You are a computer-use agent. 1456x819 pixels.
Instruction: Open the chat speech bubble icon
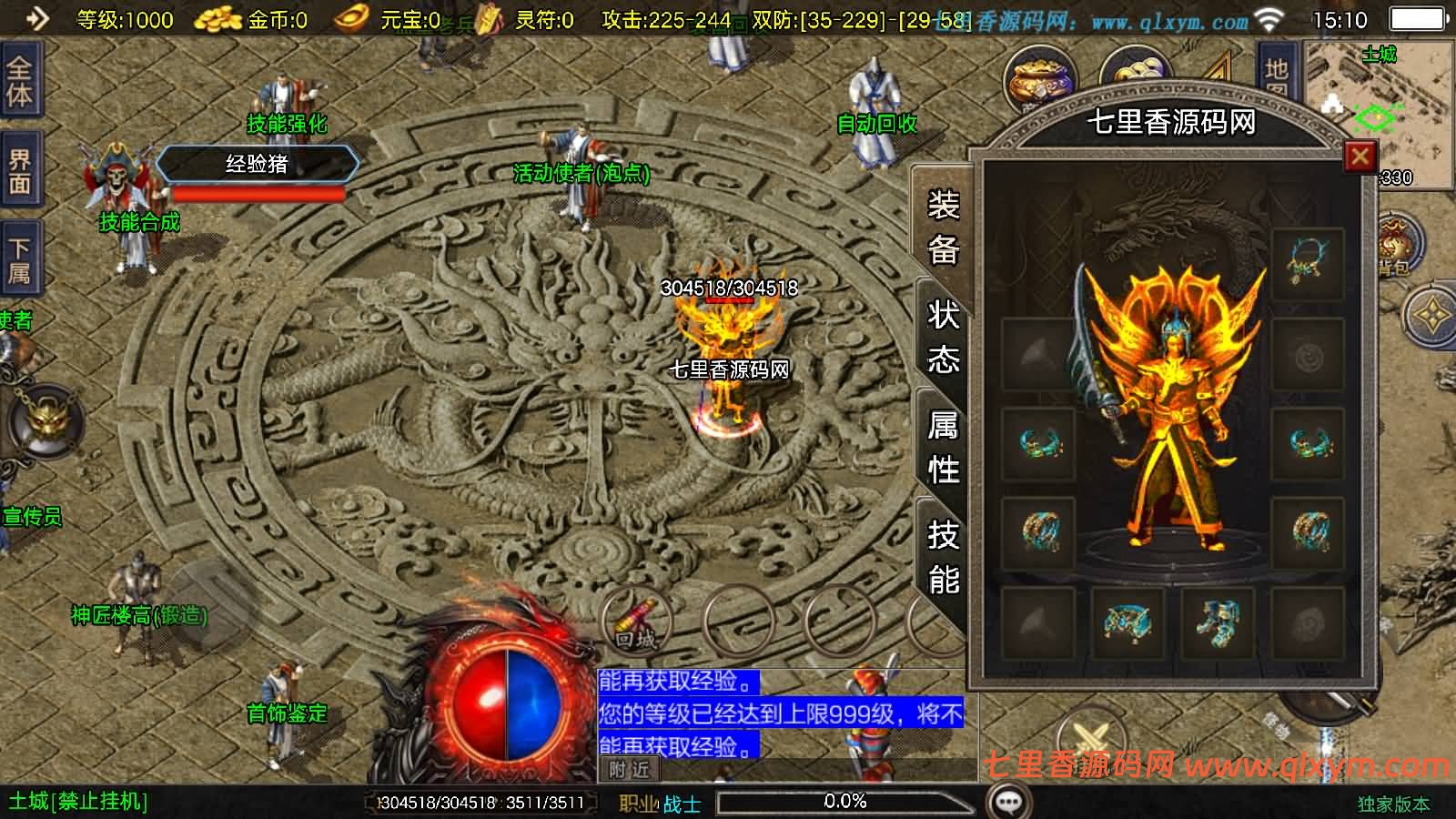(x=1008, y=802)
